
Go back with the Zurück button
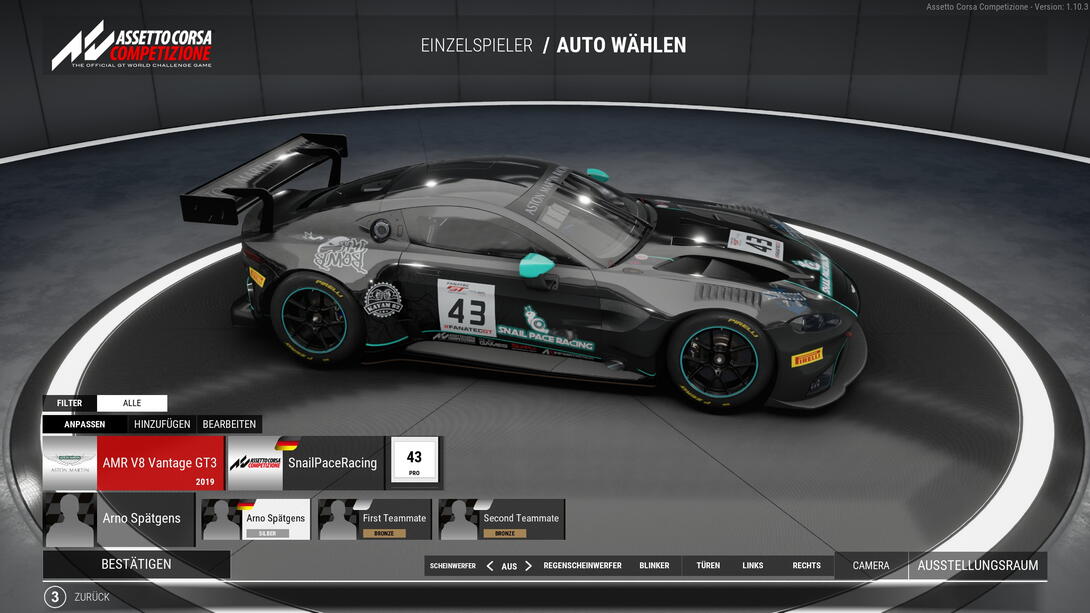[92, 597]
